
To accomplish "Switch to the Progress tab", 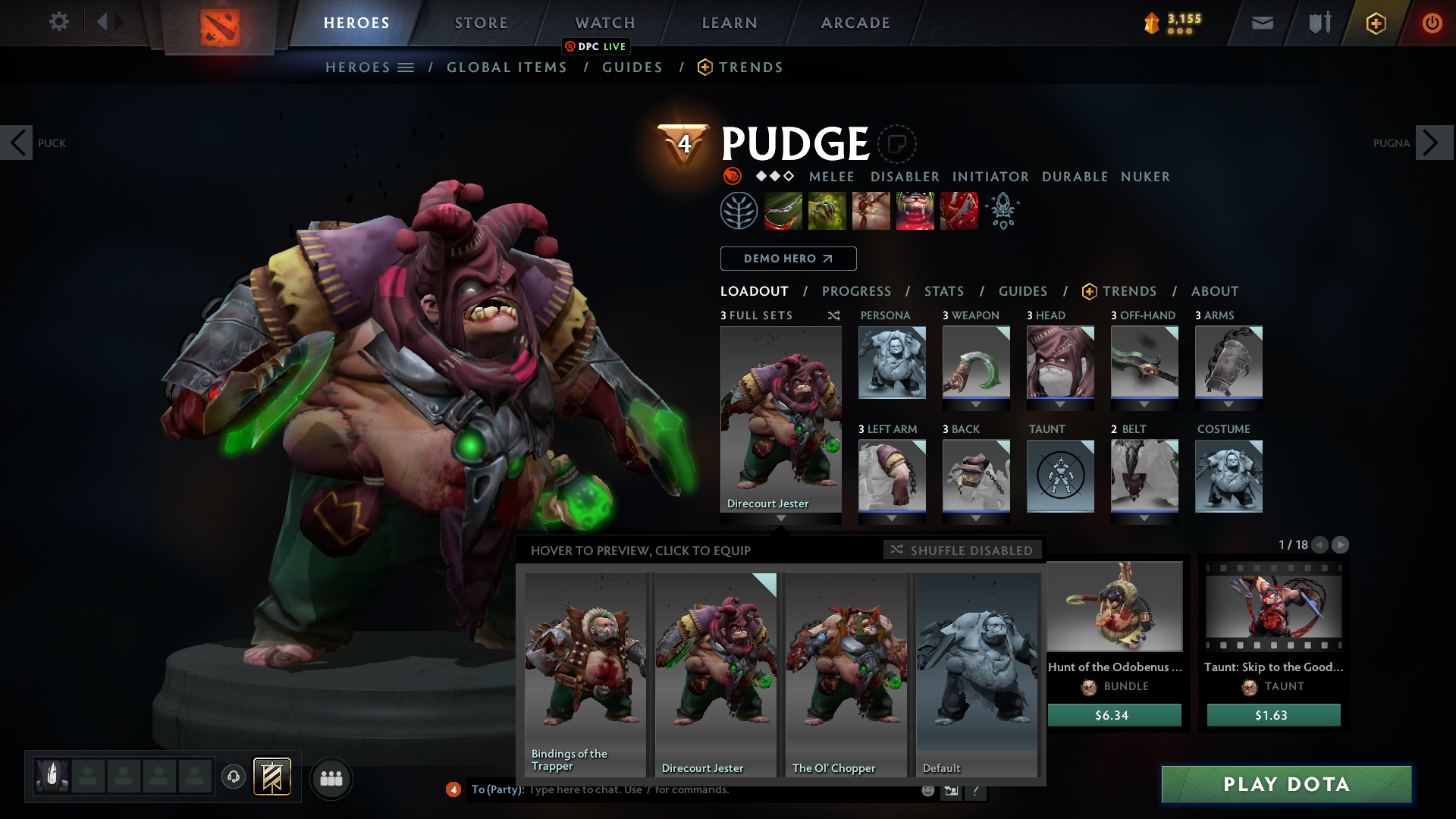I will click(x=857, y=291).
